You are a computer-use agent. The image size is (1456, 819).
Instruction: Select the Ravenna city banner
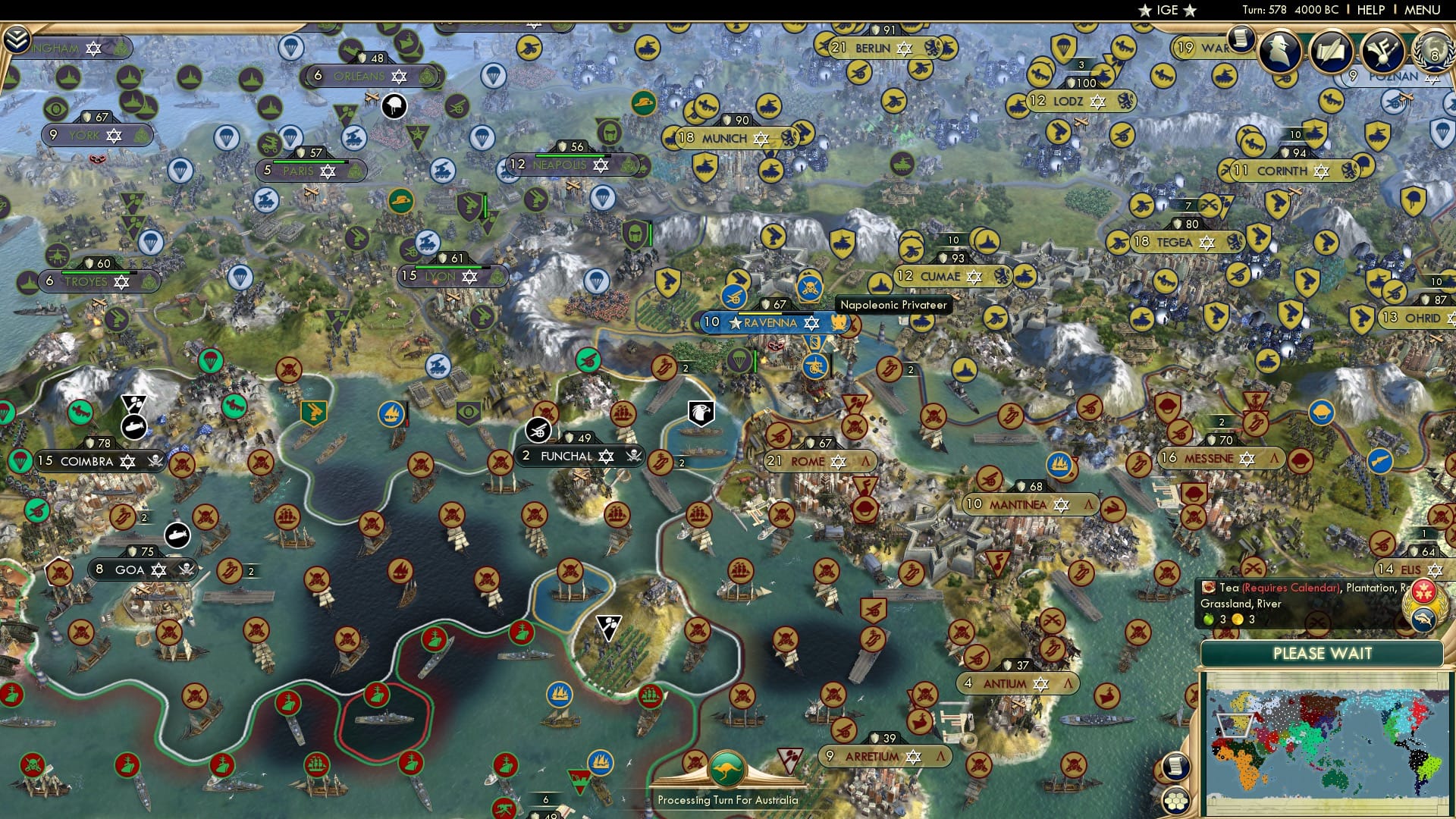[x=767, y=322]
